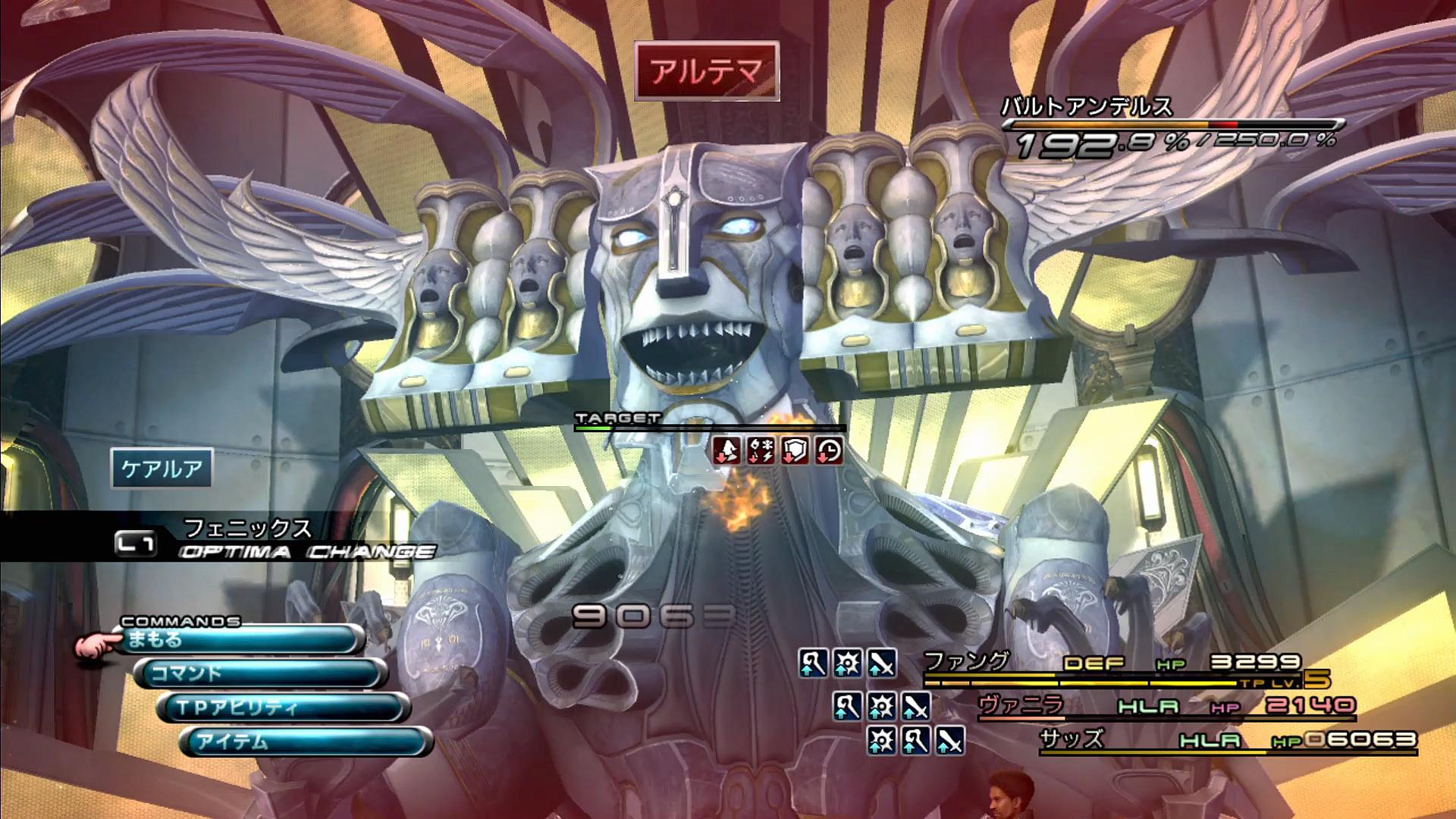The width and height of the screenshot is (1456, 819).
Task: Open the TPアビリティ menu
Action: pos(284,708)
